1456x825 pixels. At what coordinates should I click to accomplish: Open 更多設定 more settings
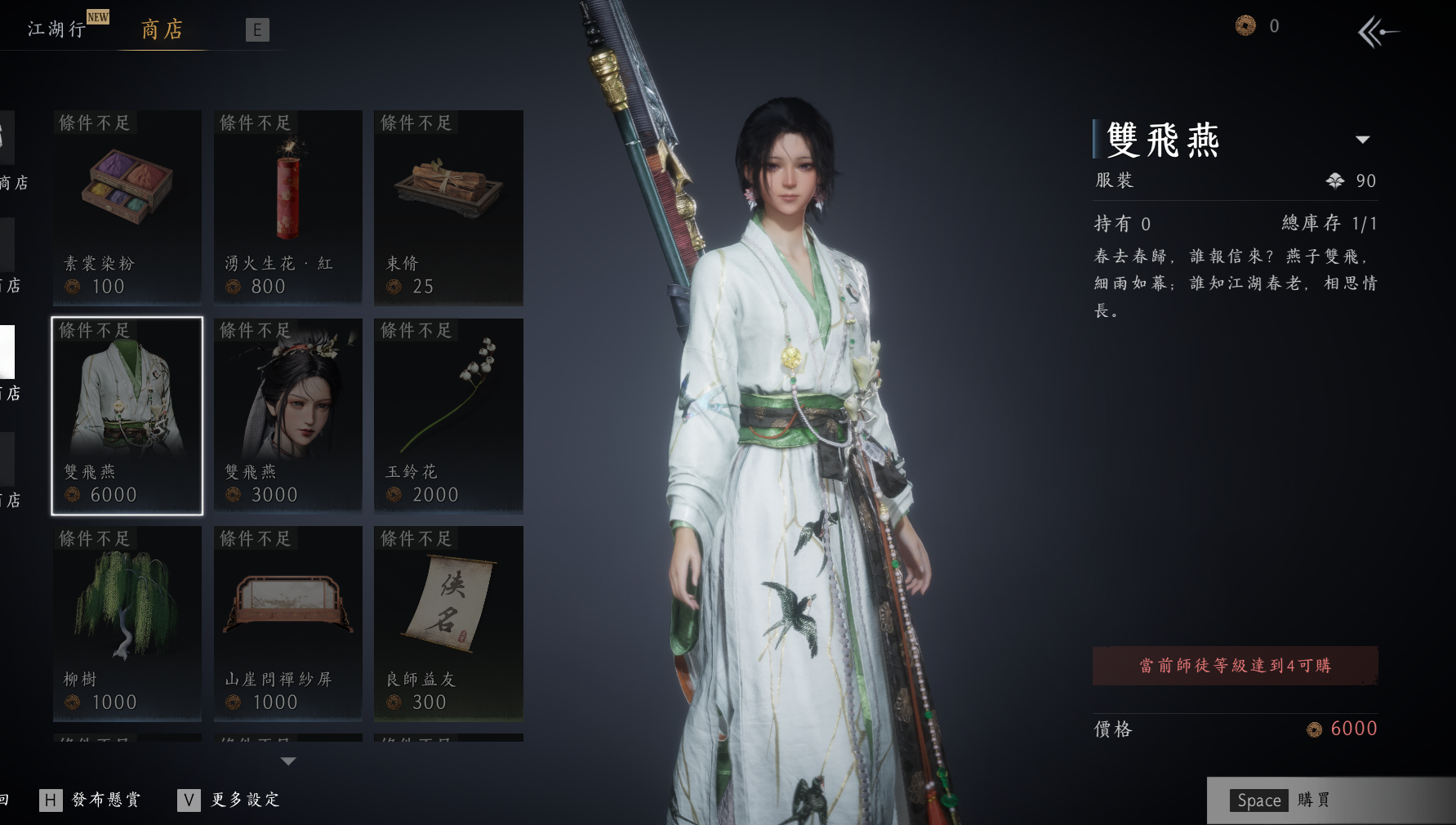tap(230, 800)
